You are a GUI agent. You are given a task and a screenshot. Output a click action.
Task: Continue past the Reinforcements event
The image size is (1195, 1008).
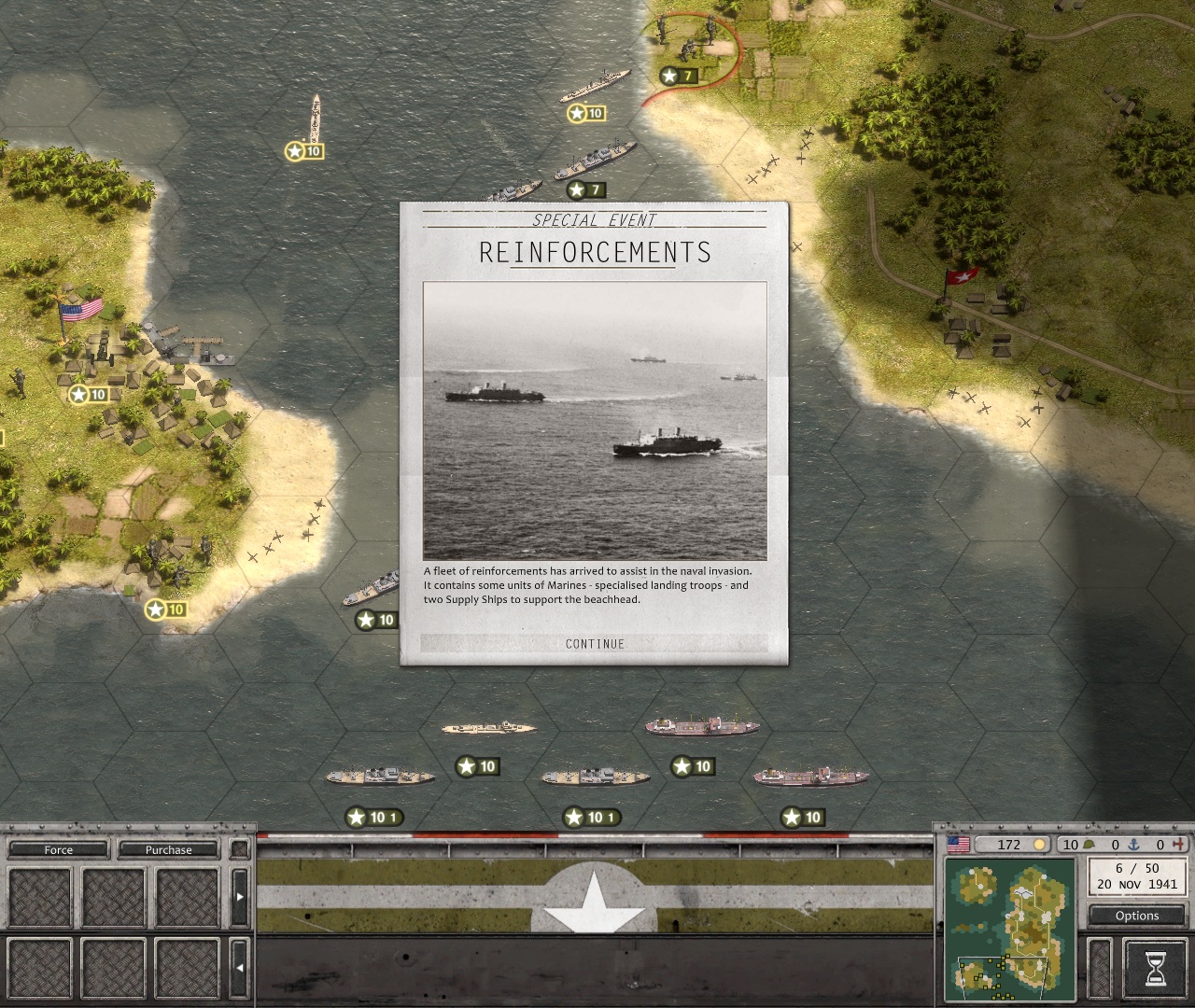(595, 644)
